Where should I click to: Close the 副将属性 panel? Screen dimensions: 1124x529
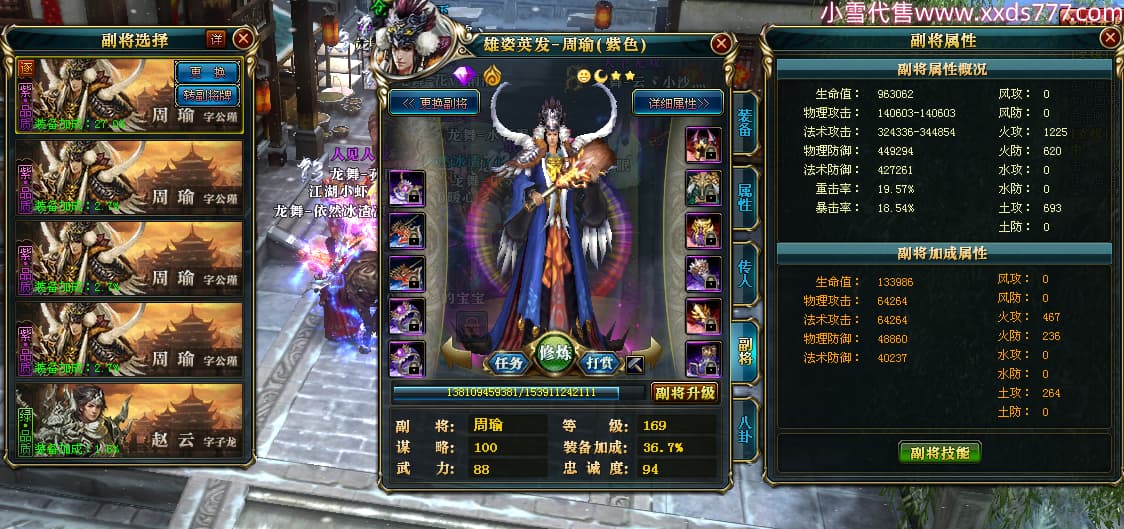point(1110,39)
